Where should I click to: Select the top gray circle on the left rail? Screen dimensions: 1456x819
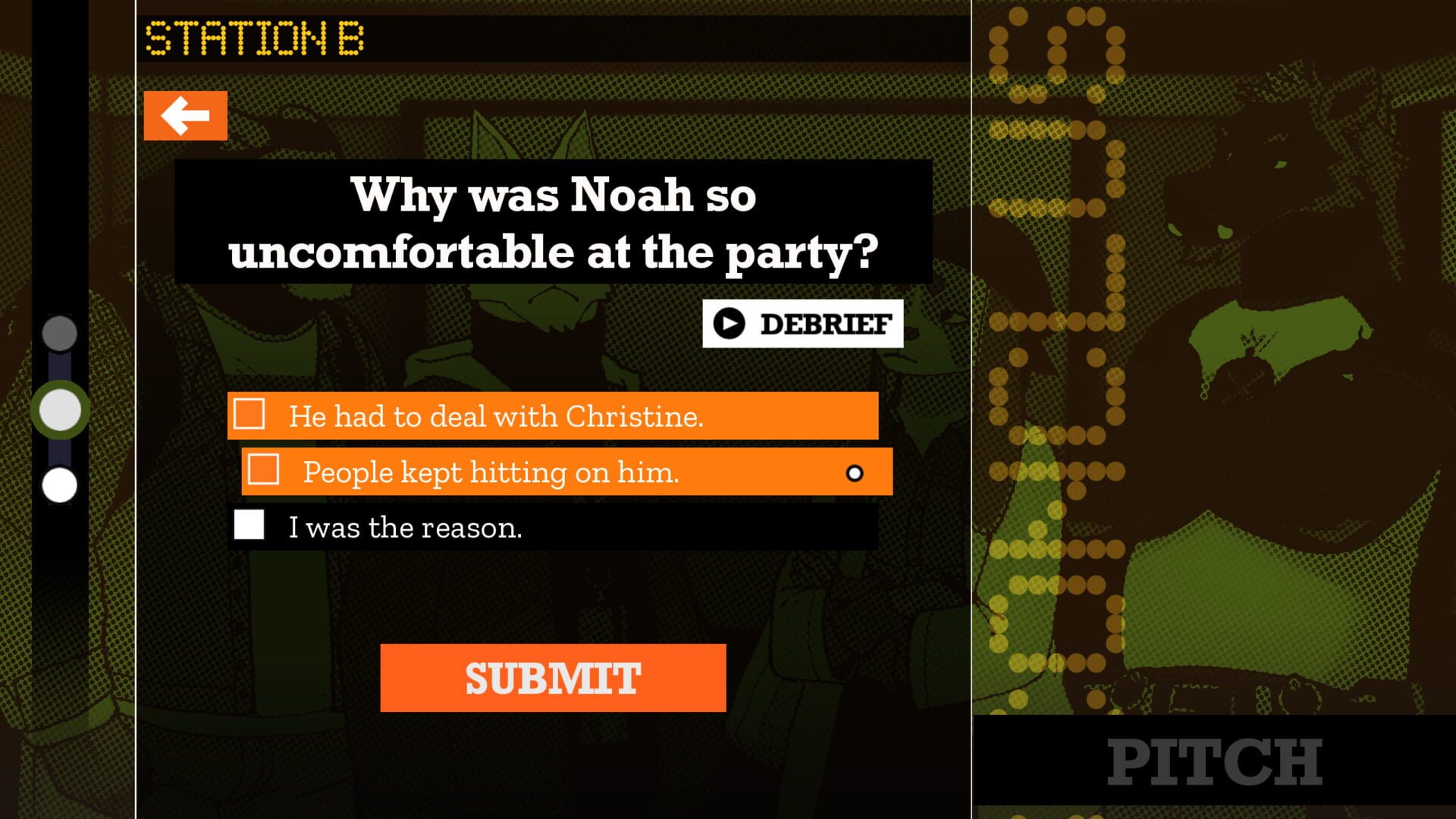click(59, 334)
